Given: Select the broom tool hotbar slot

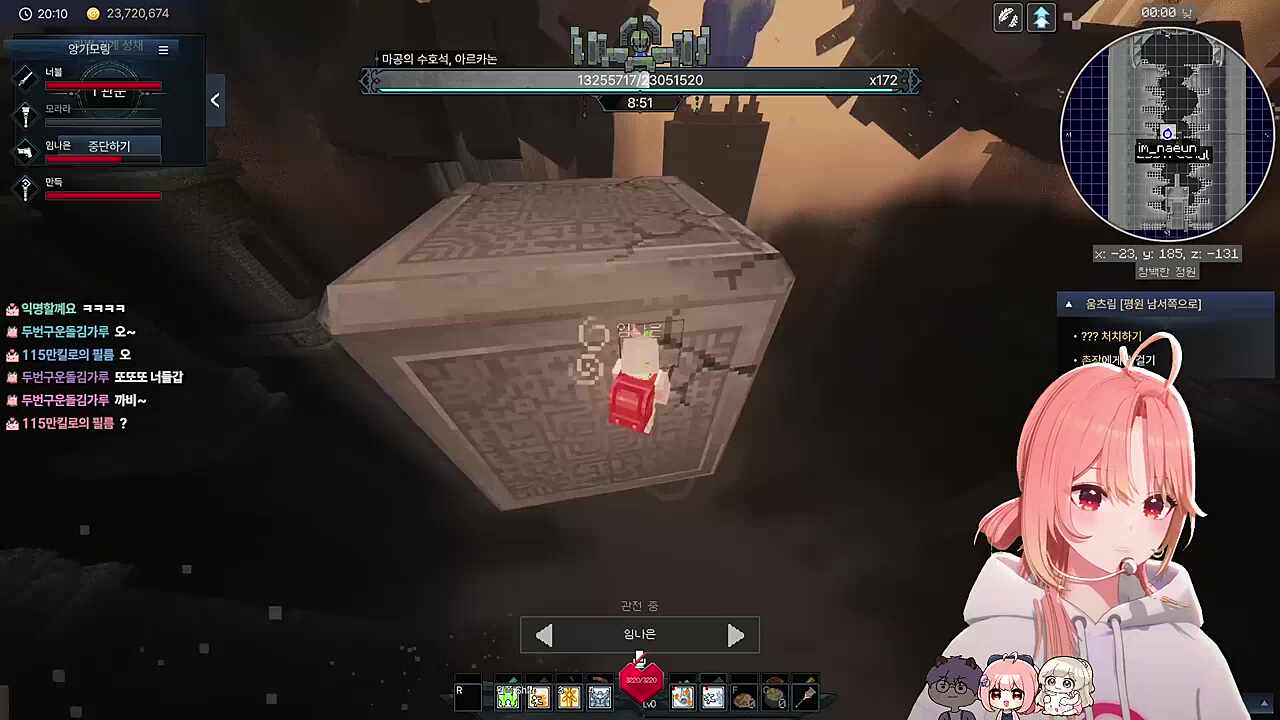Looking at the screenshot, I should pos(805,697).
